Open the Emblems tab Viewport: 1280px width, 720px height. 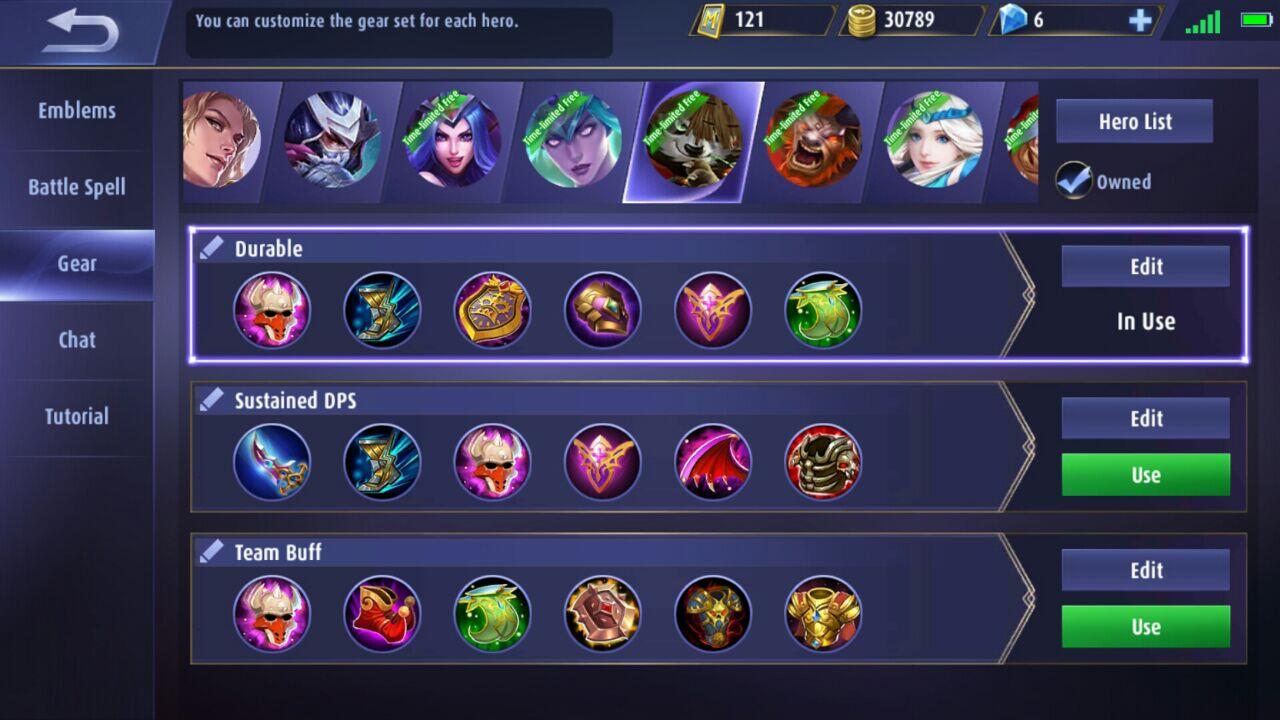[x=77, y=111]
